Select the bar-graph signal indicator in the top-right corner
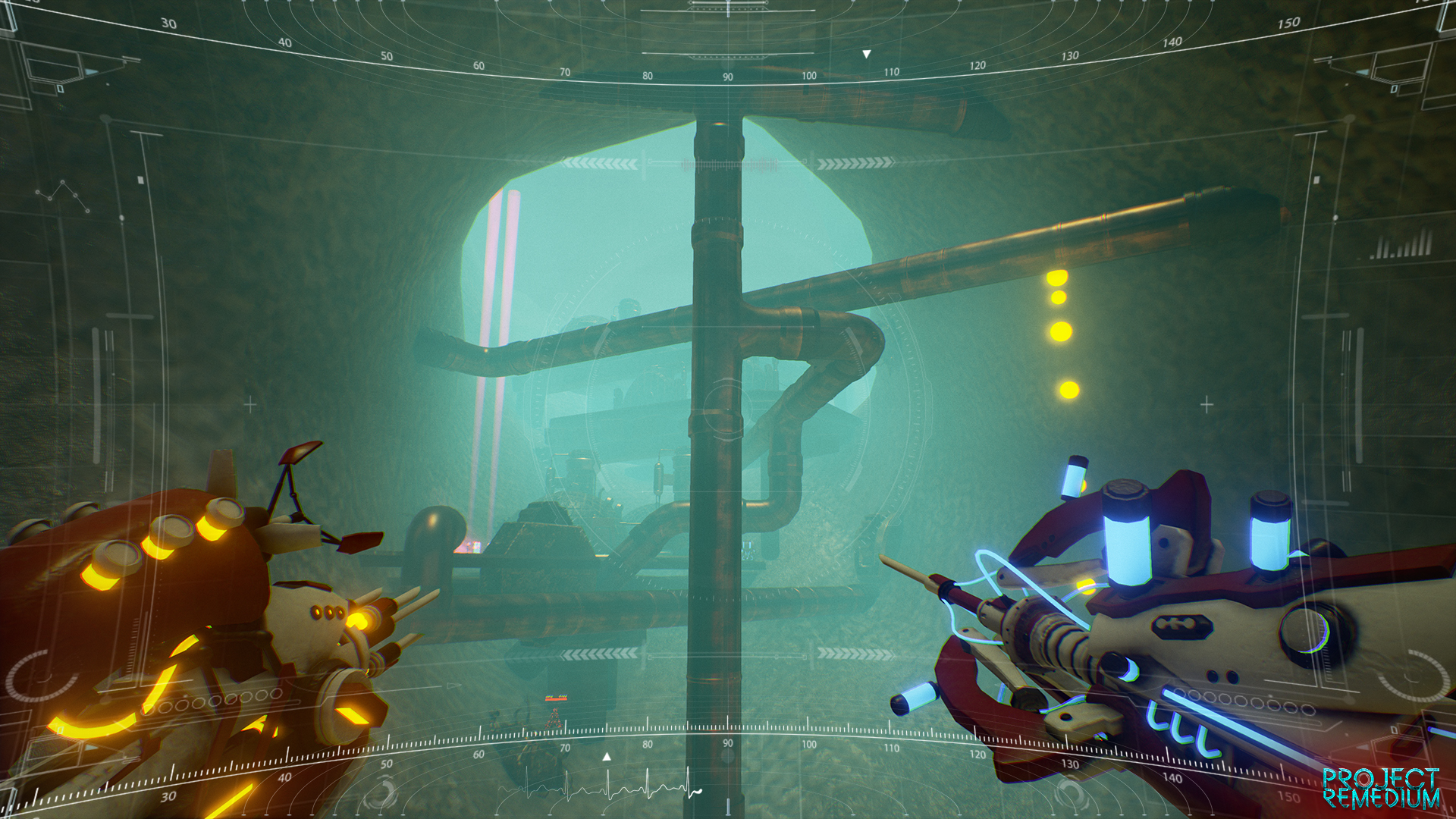1456x819 pixels. coord(1399,245)
